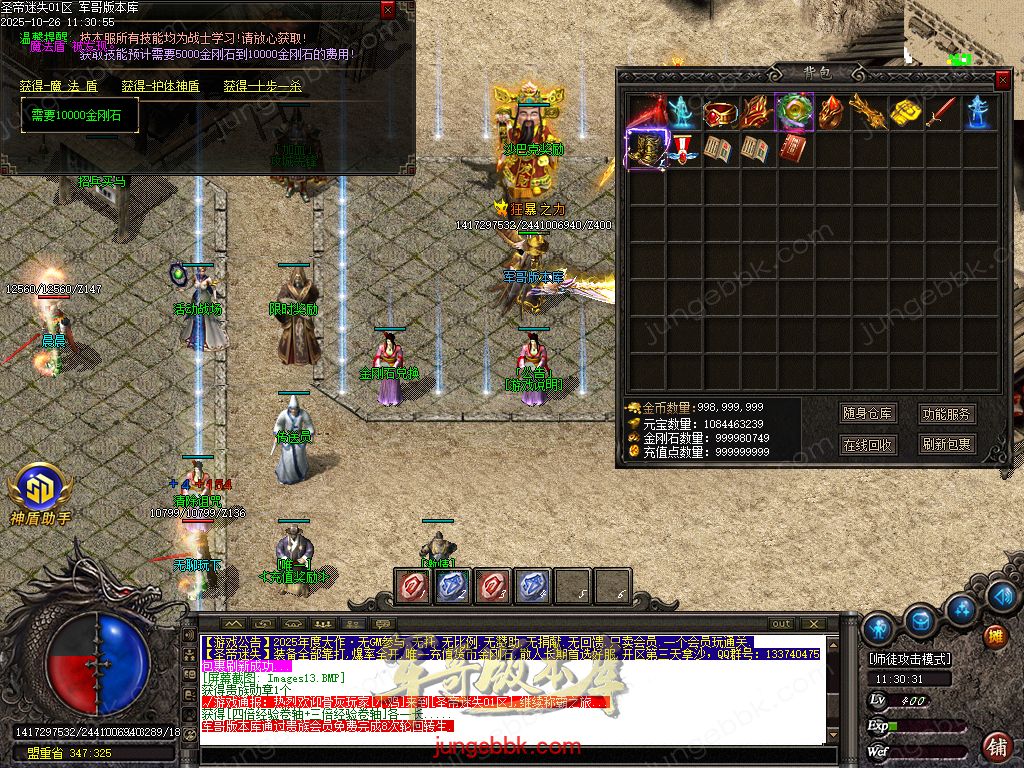Click the chat panel's out button
Image resolution: width=1024 pixels, height=768 pixels.
click(x=782, y=624)
